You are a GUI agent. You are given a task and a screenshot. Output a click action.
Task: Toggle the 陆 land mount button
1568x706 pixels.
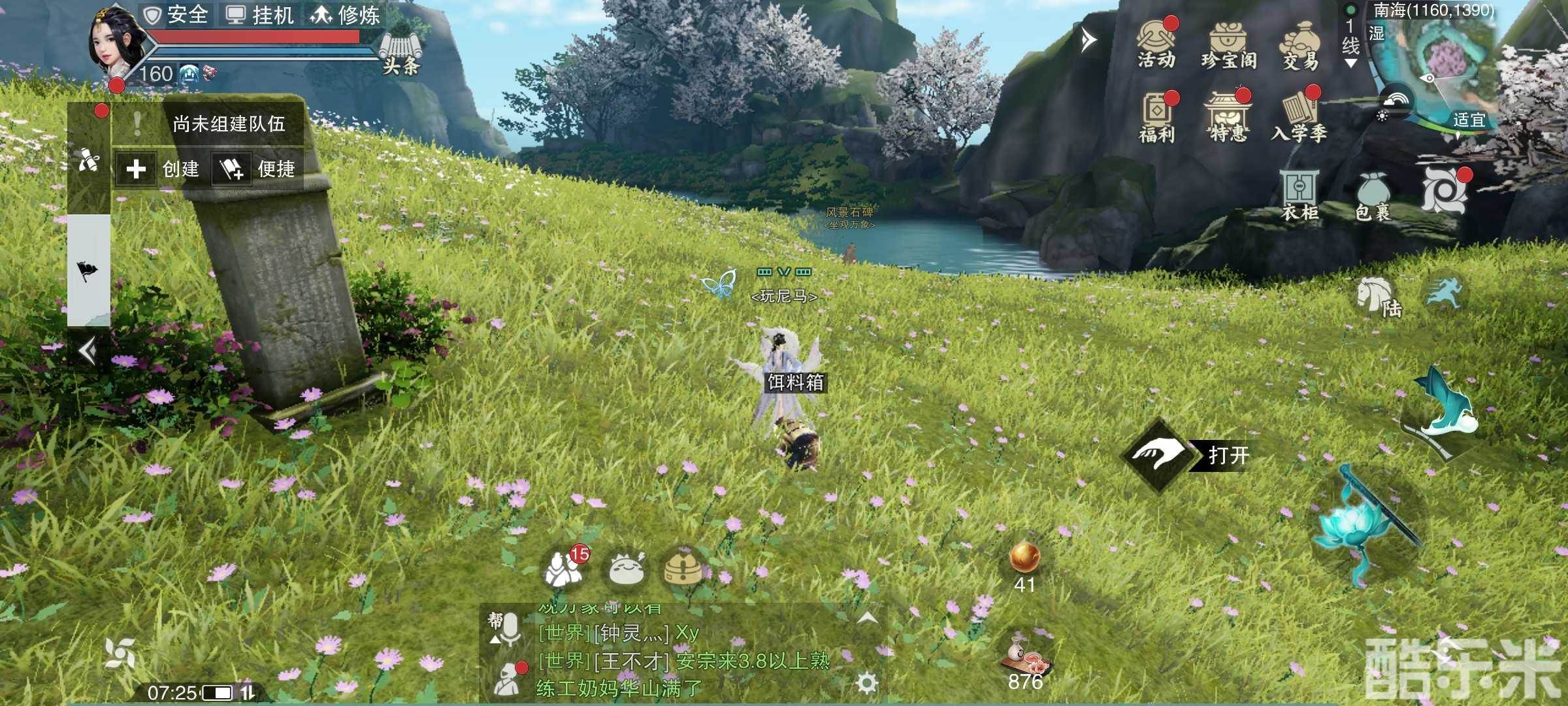click(1378, 298)
